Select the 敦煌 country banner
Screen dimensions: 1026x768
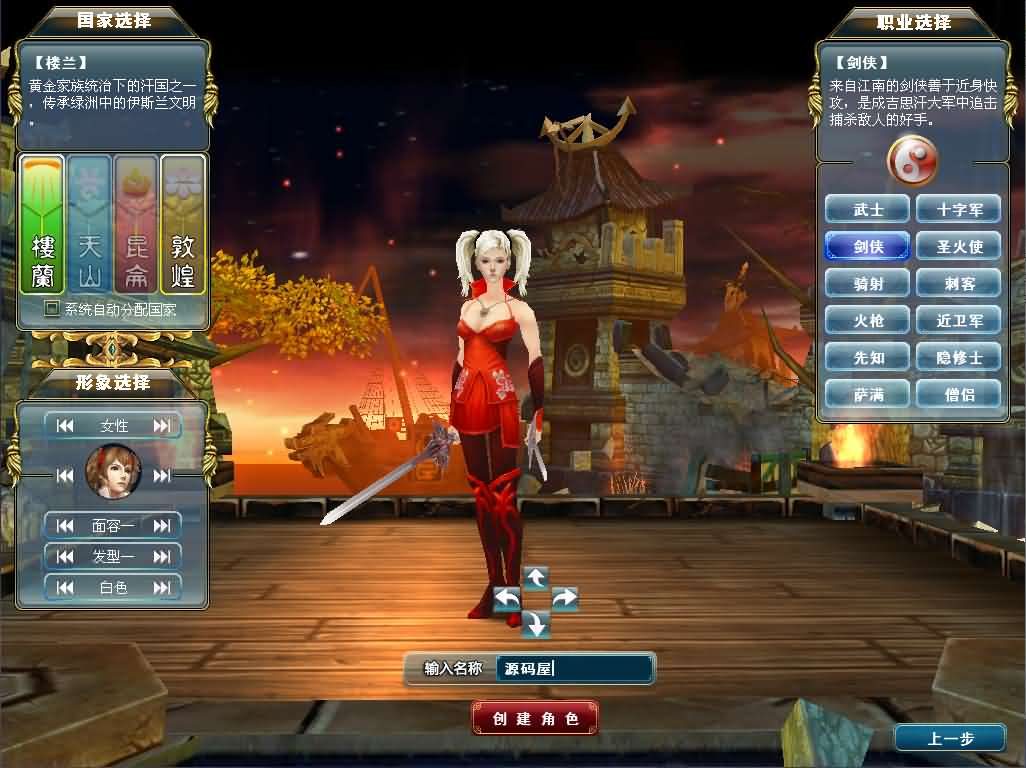[183, 224]
